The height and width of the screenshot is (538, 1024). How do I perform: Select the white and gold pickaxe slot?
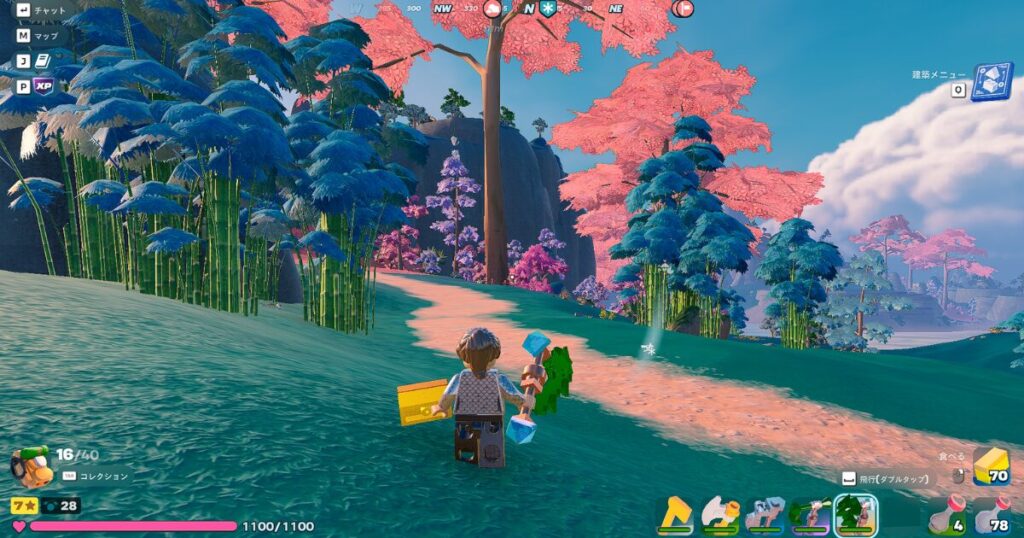coord(720,514)
